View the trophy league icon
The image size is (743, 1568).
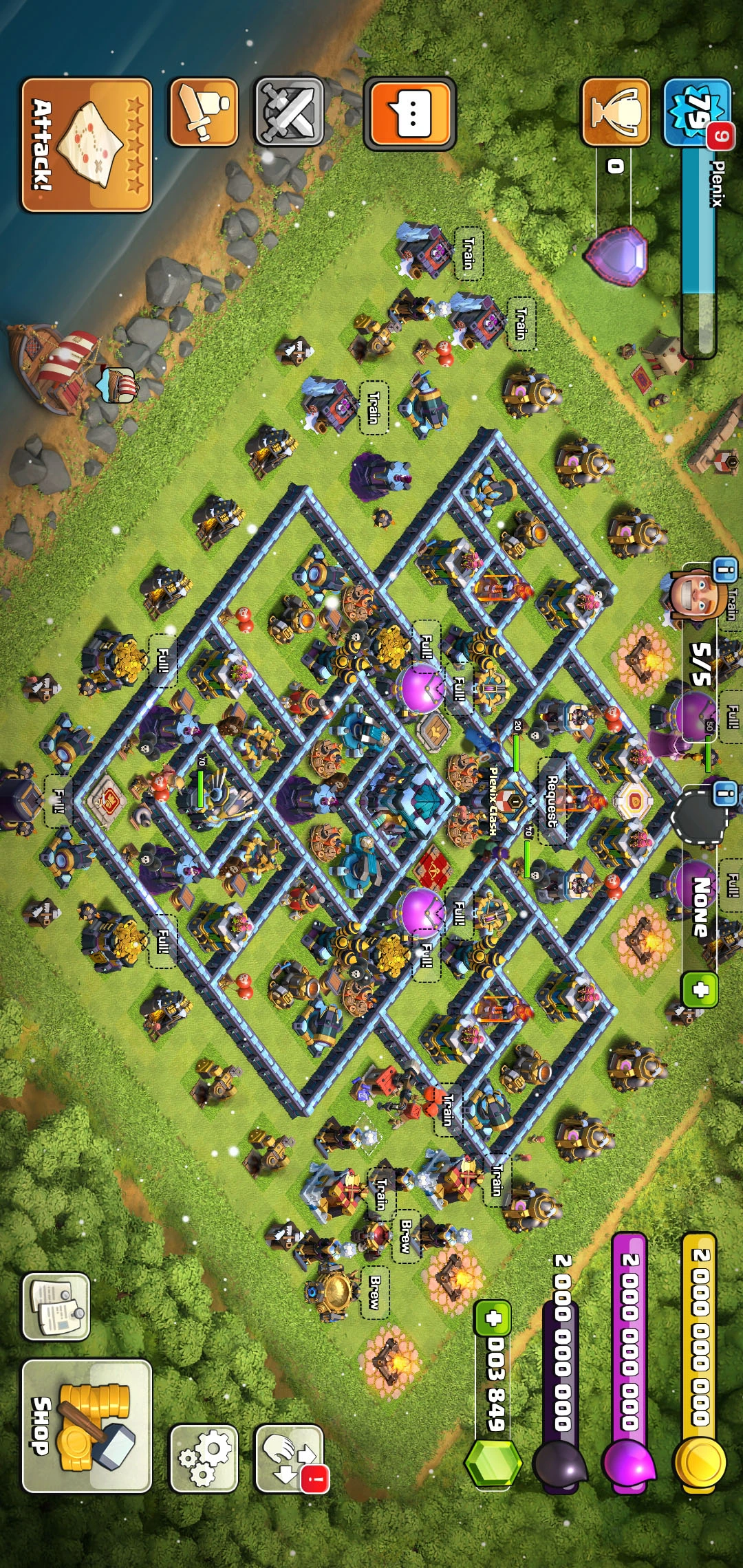point(616,111)
